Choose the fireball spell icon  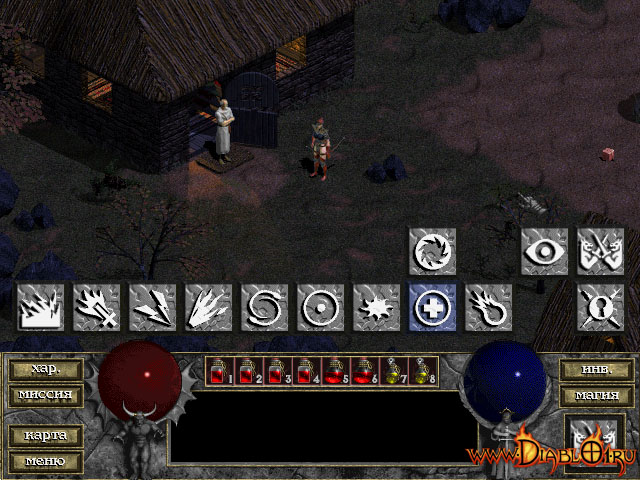pos(488,307)
